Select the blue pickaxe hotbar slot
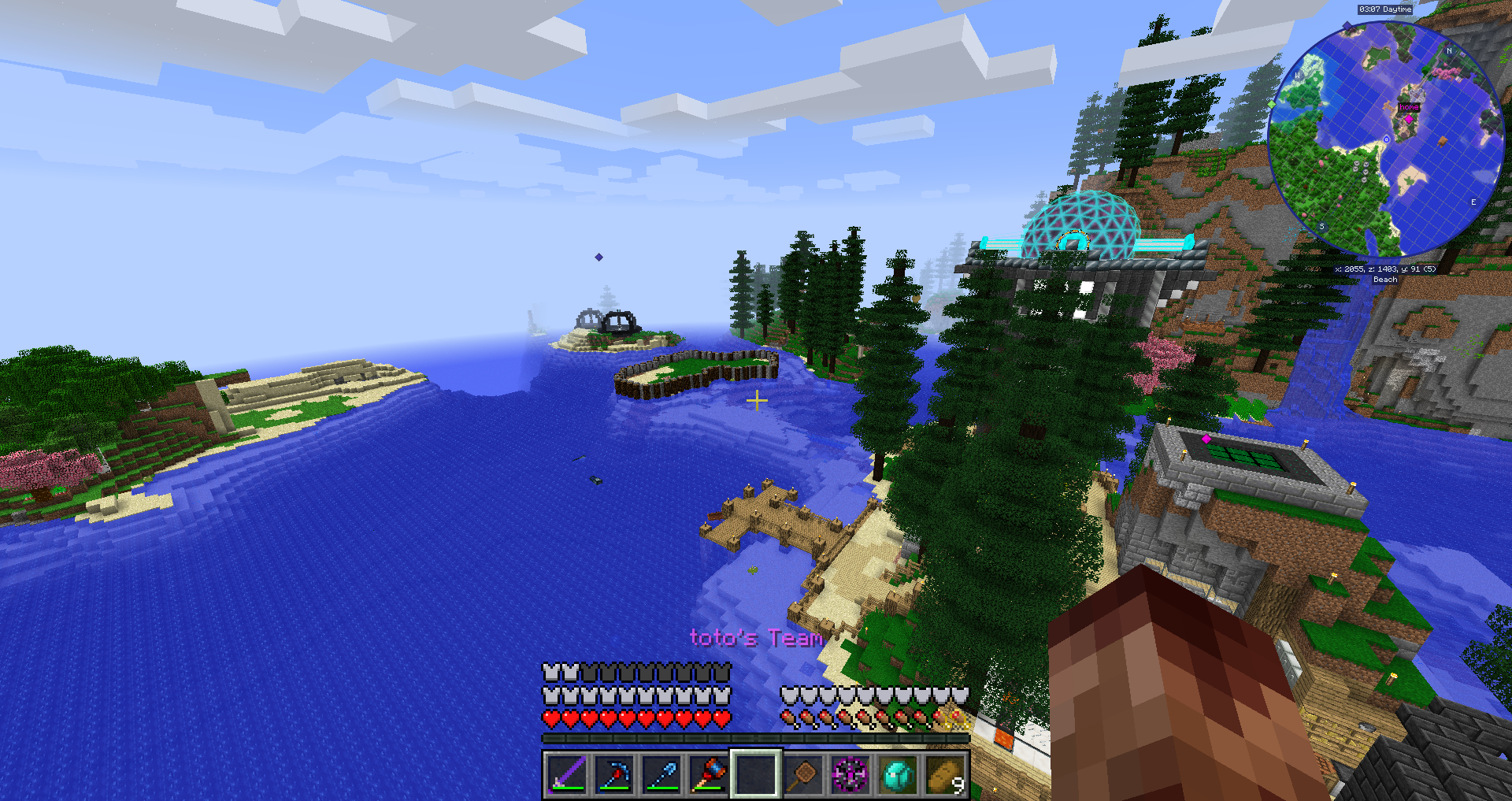The image size is (1512, 801). pyautogui.click(x=613, y=774)
